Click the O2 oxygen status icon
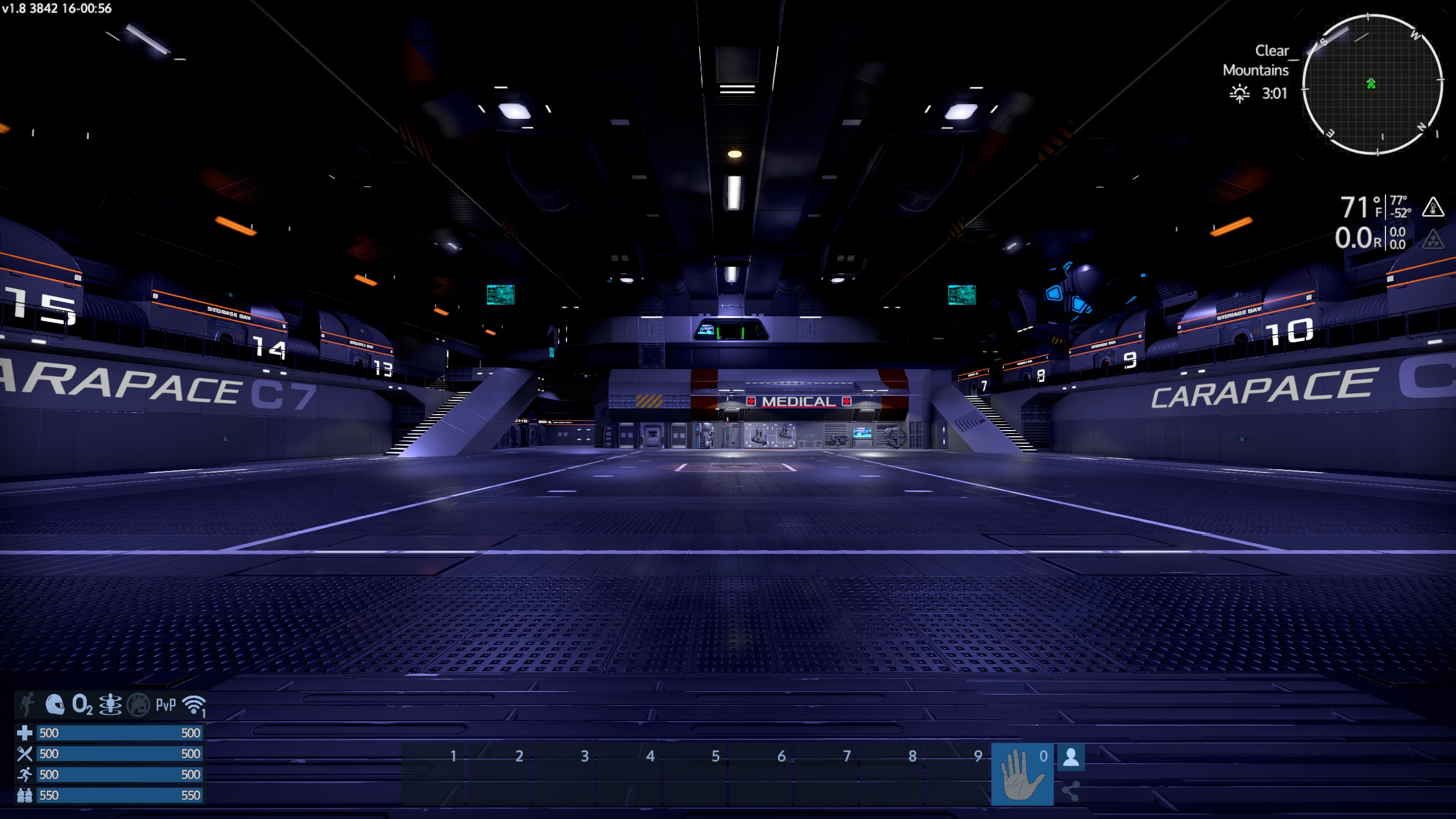The height and width of the screenshot is (819, 1456). 82,705
